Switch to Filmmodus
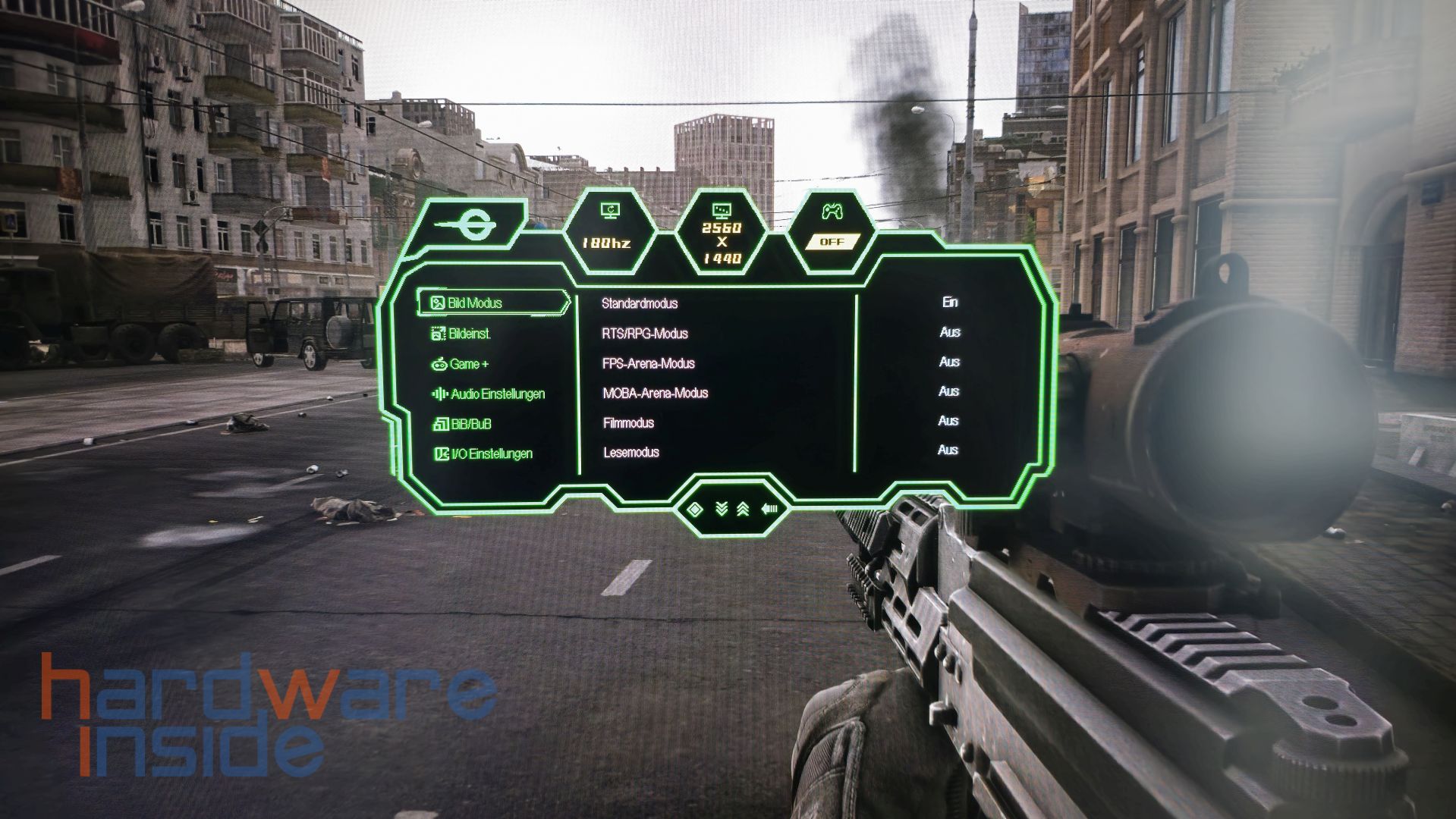Screen dimensions: 1456x819 628,422
